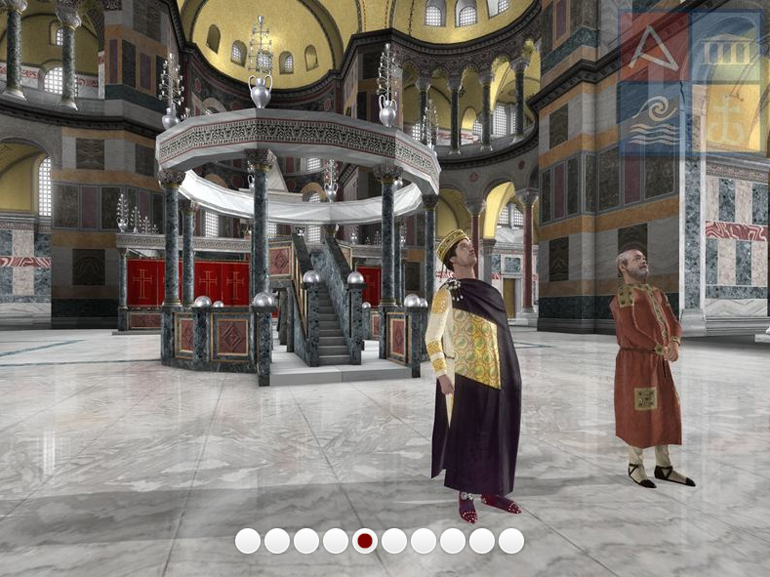Select the first white page dot
Image resolution: width=770 pixels, height=577 pixels.
[248, 541]
